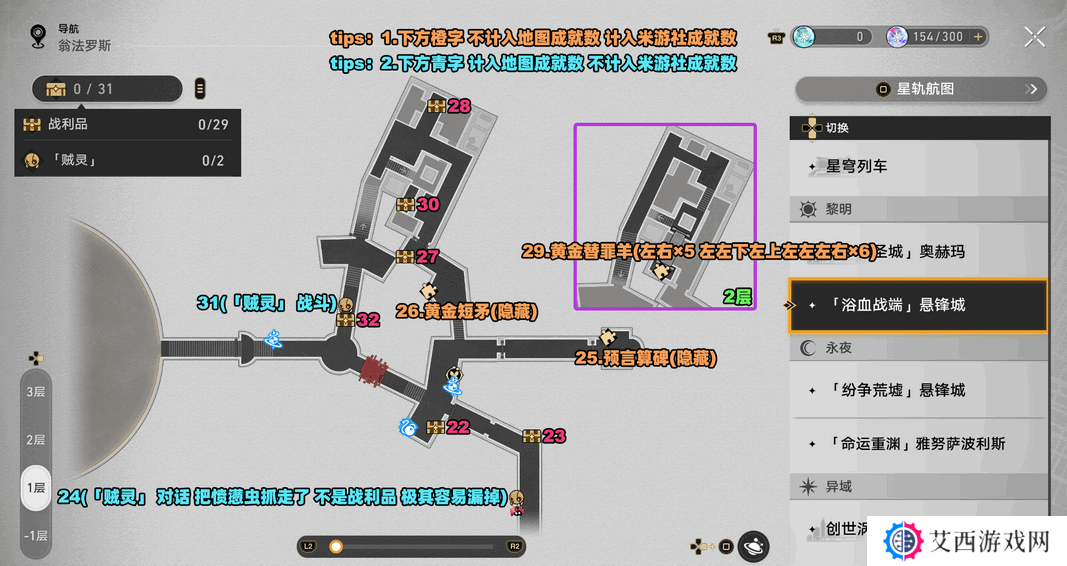The width and height of the screenshot is (1067, 566).
Task: View the -1层 basement floor
Action: point(36,536)
